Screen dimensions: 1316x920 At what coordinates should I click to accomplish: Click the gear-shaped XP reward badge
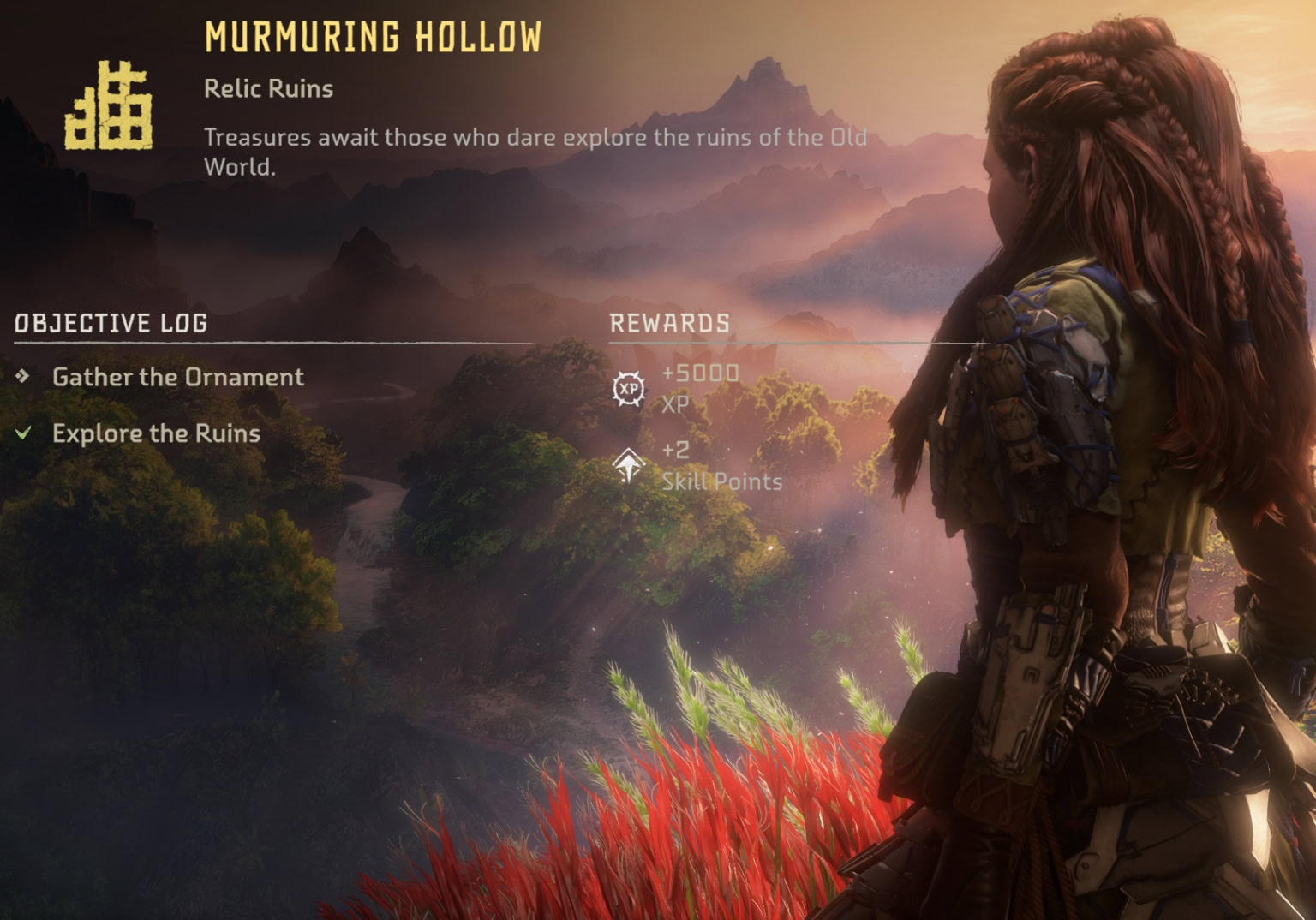[628, 390]
